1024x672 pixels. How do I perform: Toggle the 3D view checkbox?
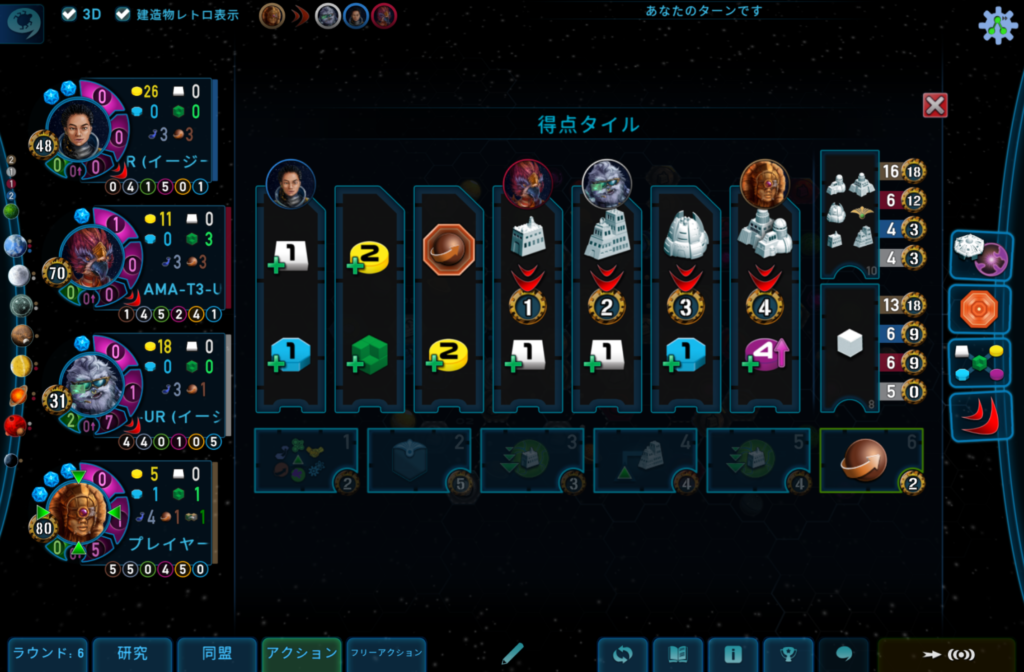69,14
